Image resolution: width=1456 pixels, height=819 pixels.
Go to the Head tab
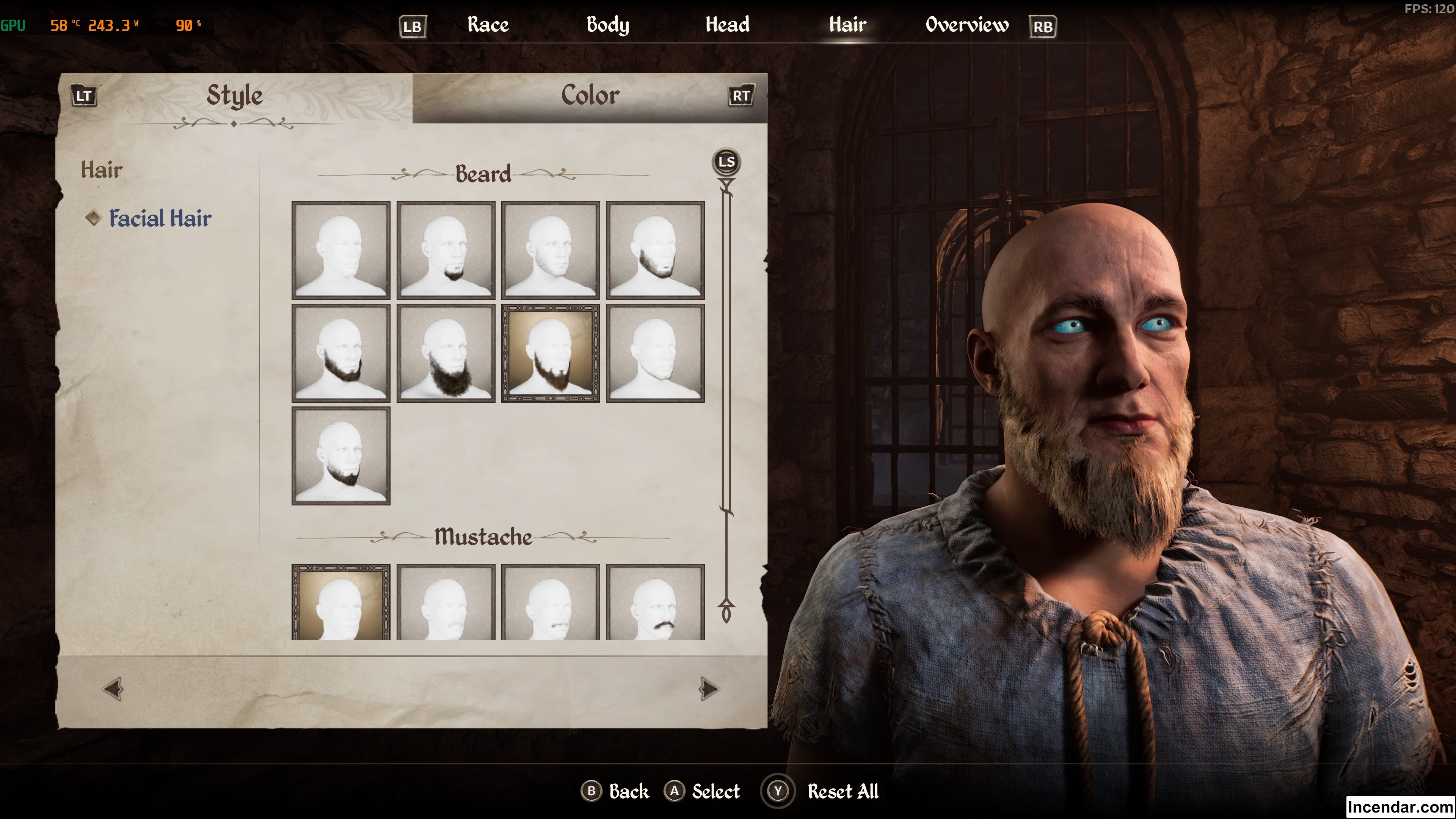(728, 25)
